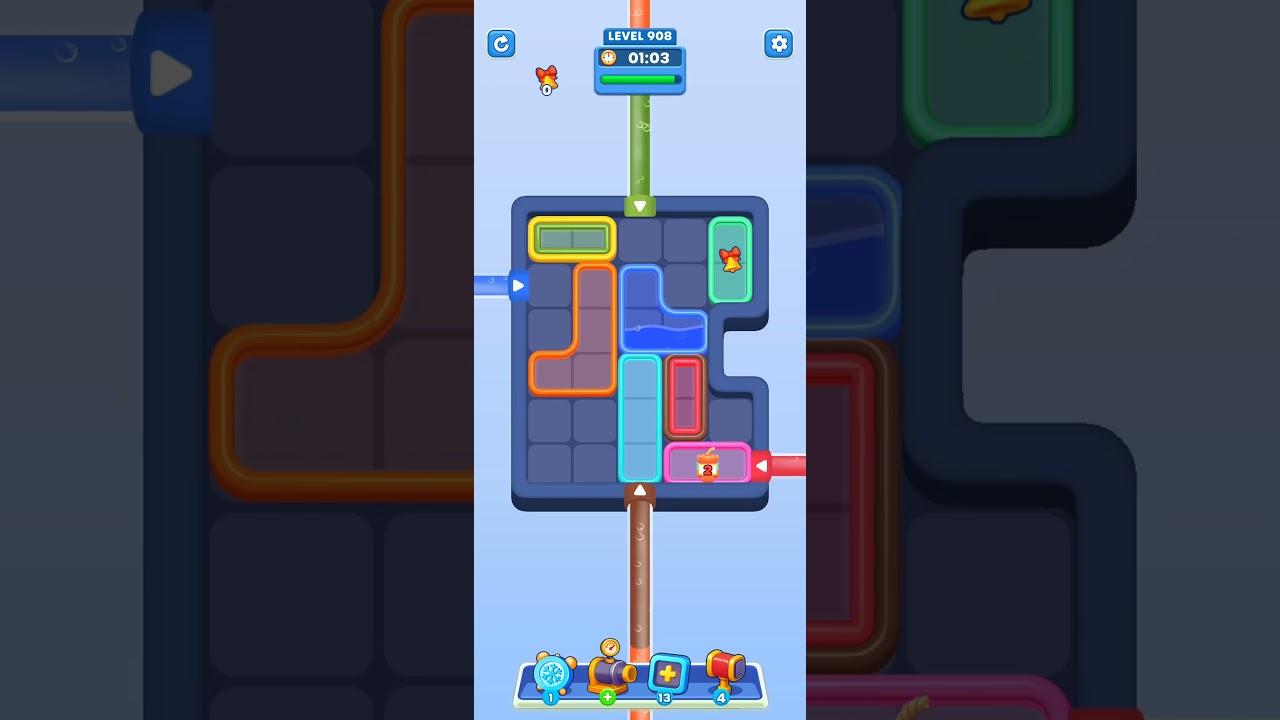This screenshot has width=1280, height=720.
Task: Tap the restart level arrow icon
Action: pos(501,44)
